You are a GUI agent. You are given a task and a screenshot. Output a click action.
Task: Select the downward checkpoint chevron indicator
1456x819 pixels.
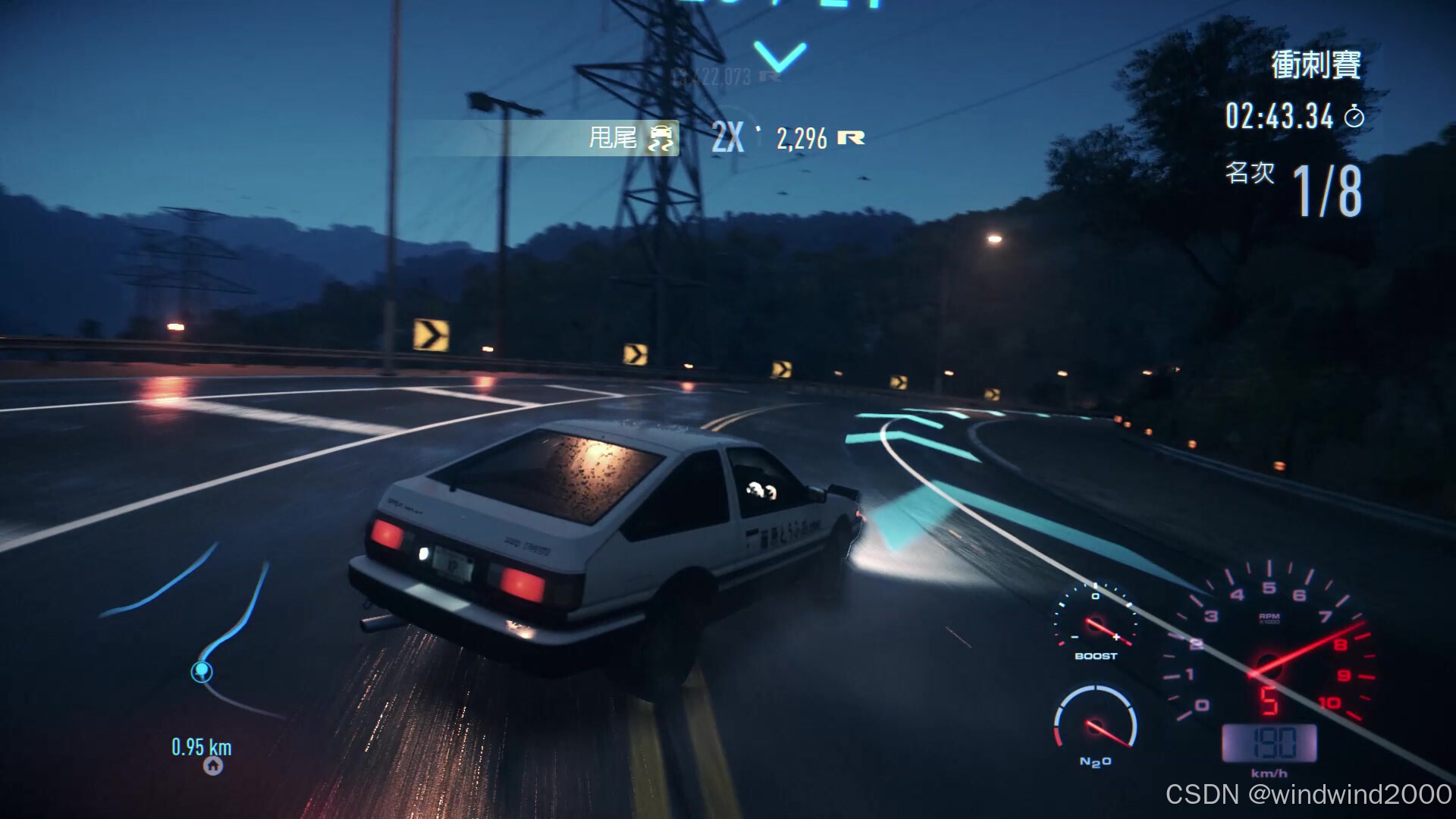click(780, 57)
